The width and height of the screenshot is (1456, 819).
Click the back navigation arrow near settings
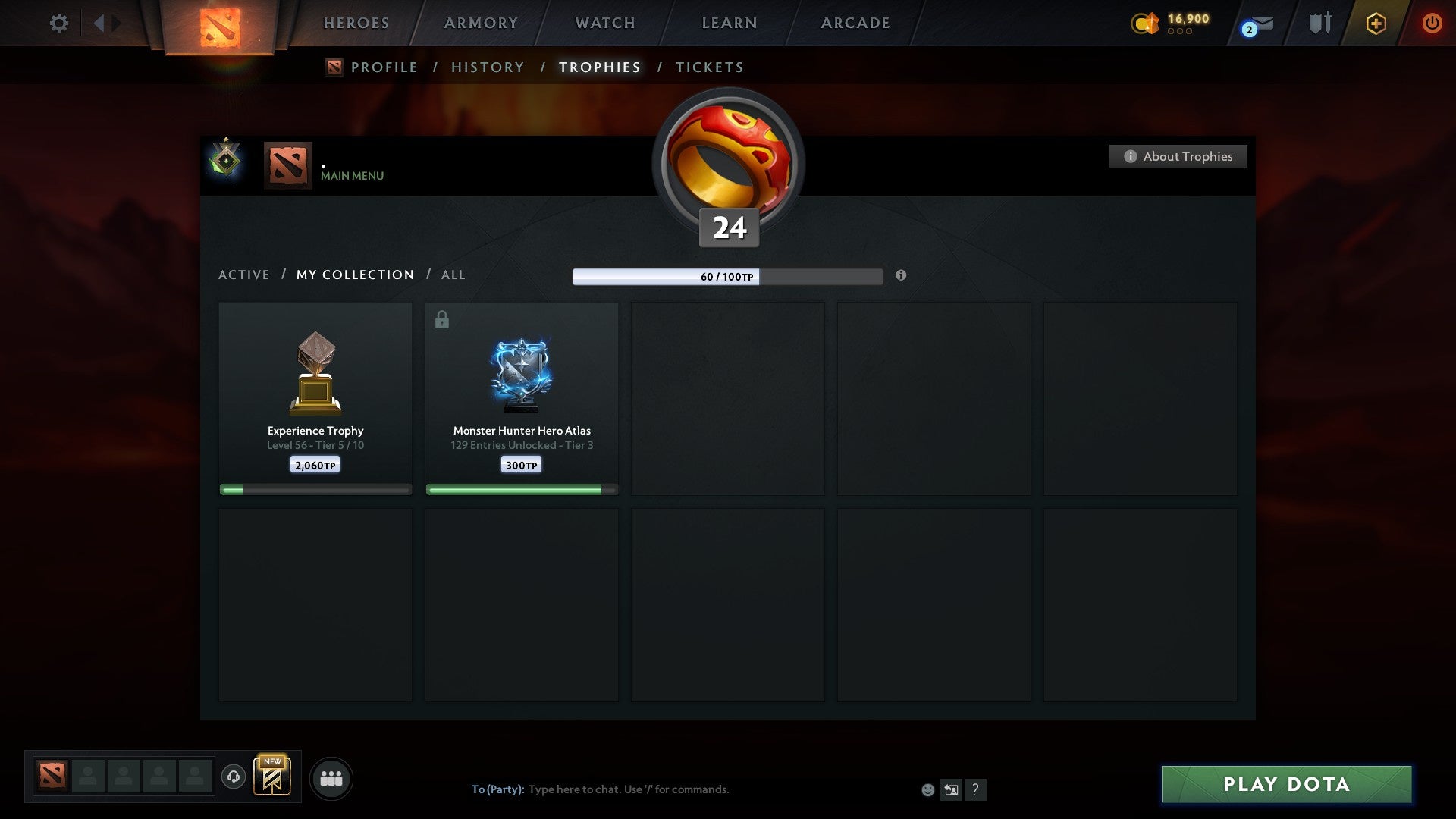click(x=99, y=23)
